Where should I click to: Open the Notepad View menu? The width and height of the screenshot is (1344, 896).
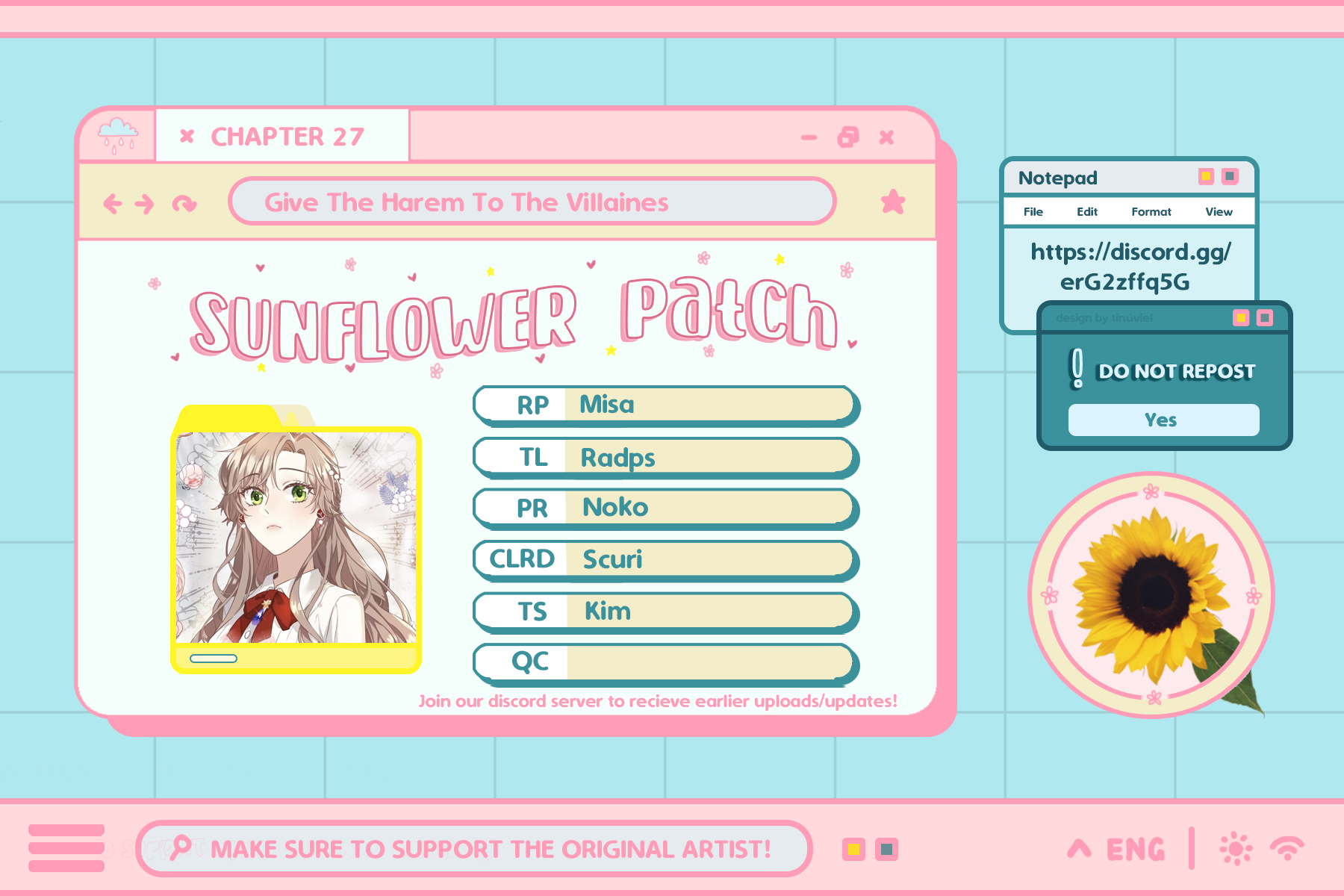coord(1219,212)
